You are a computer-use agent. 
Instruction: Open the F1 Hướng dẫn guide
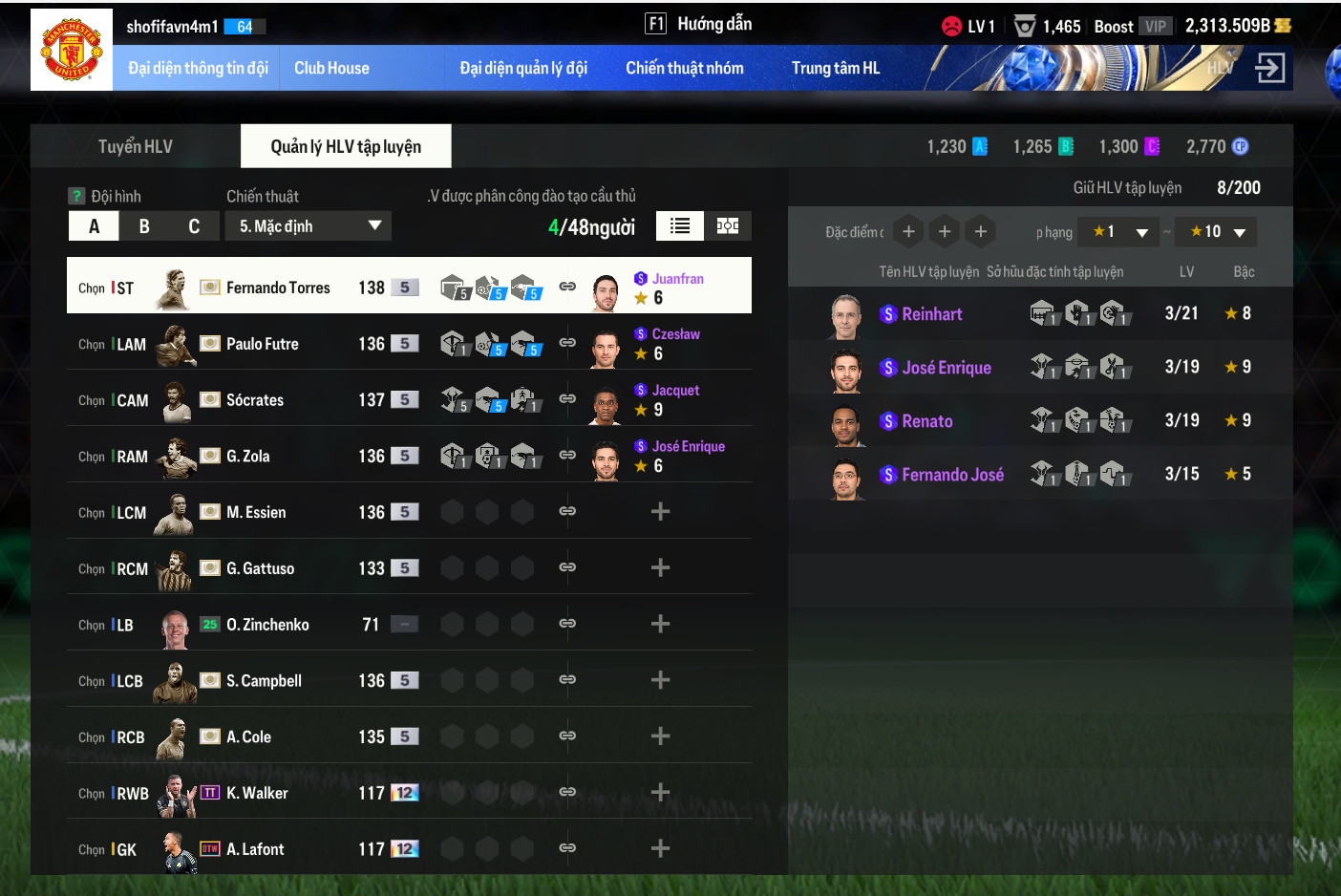(699, 24)
